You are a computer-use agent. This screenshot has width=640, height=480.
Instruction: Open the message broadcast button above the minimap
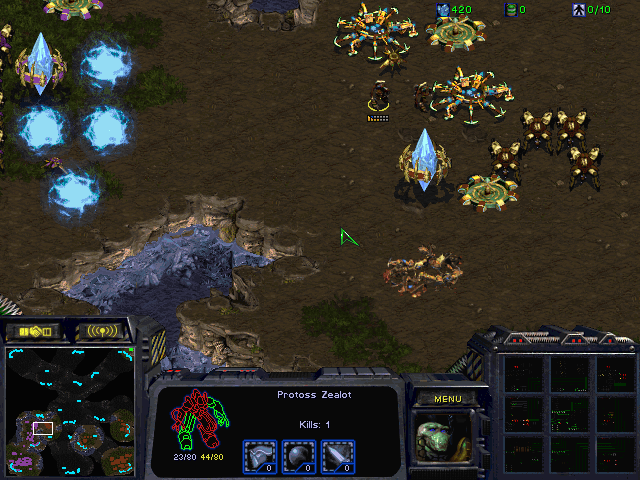point(103,331)
